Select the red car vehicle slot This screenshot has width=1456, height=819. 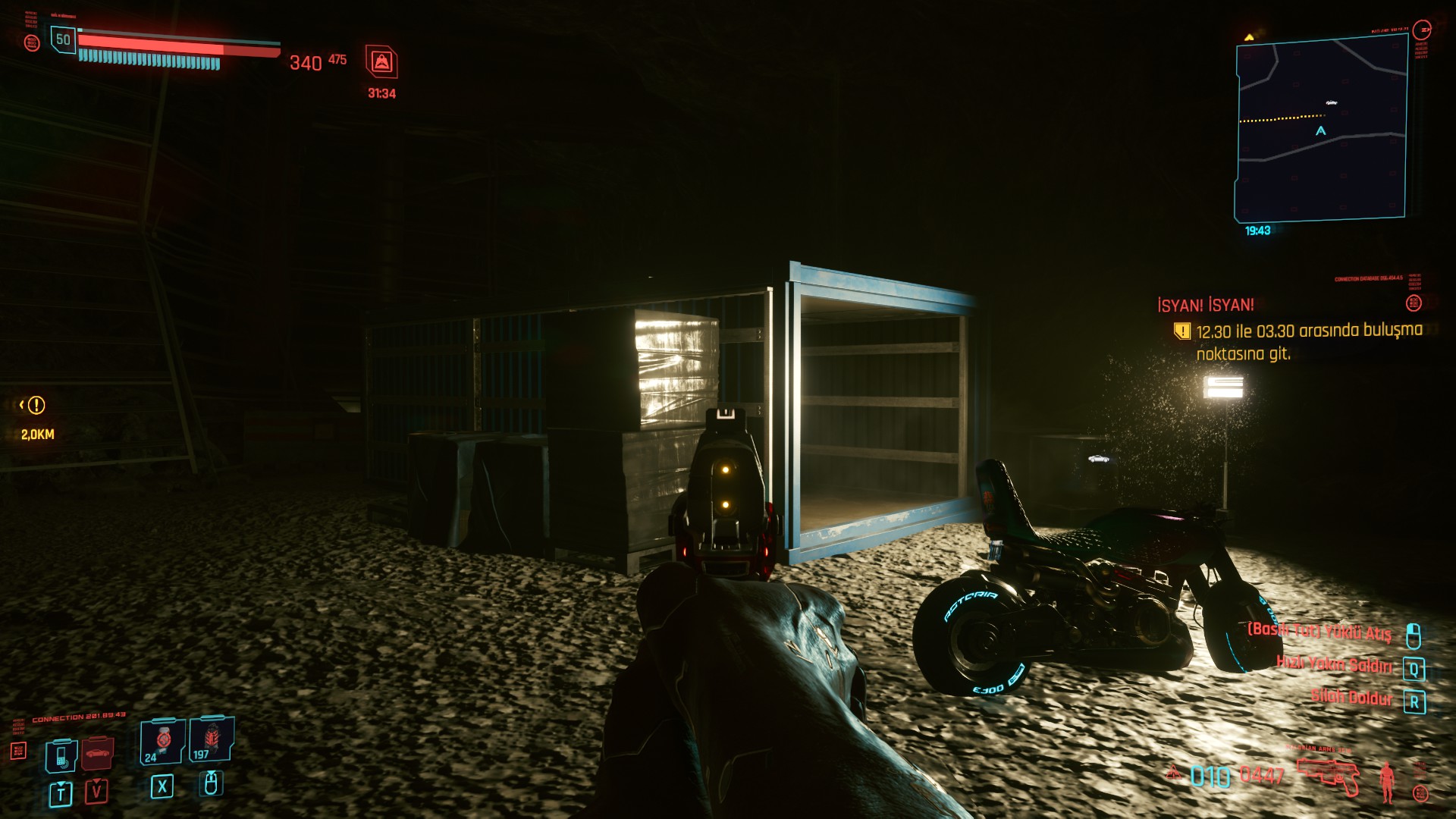pos(97,754)
